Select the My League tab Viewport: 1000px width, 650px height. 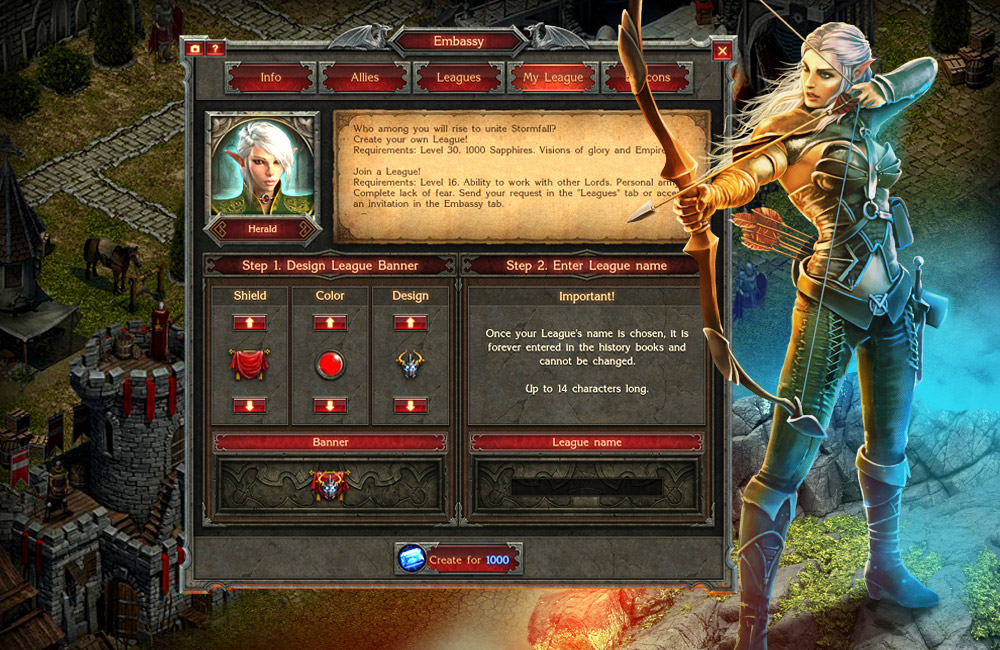(553, 77)
